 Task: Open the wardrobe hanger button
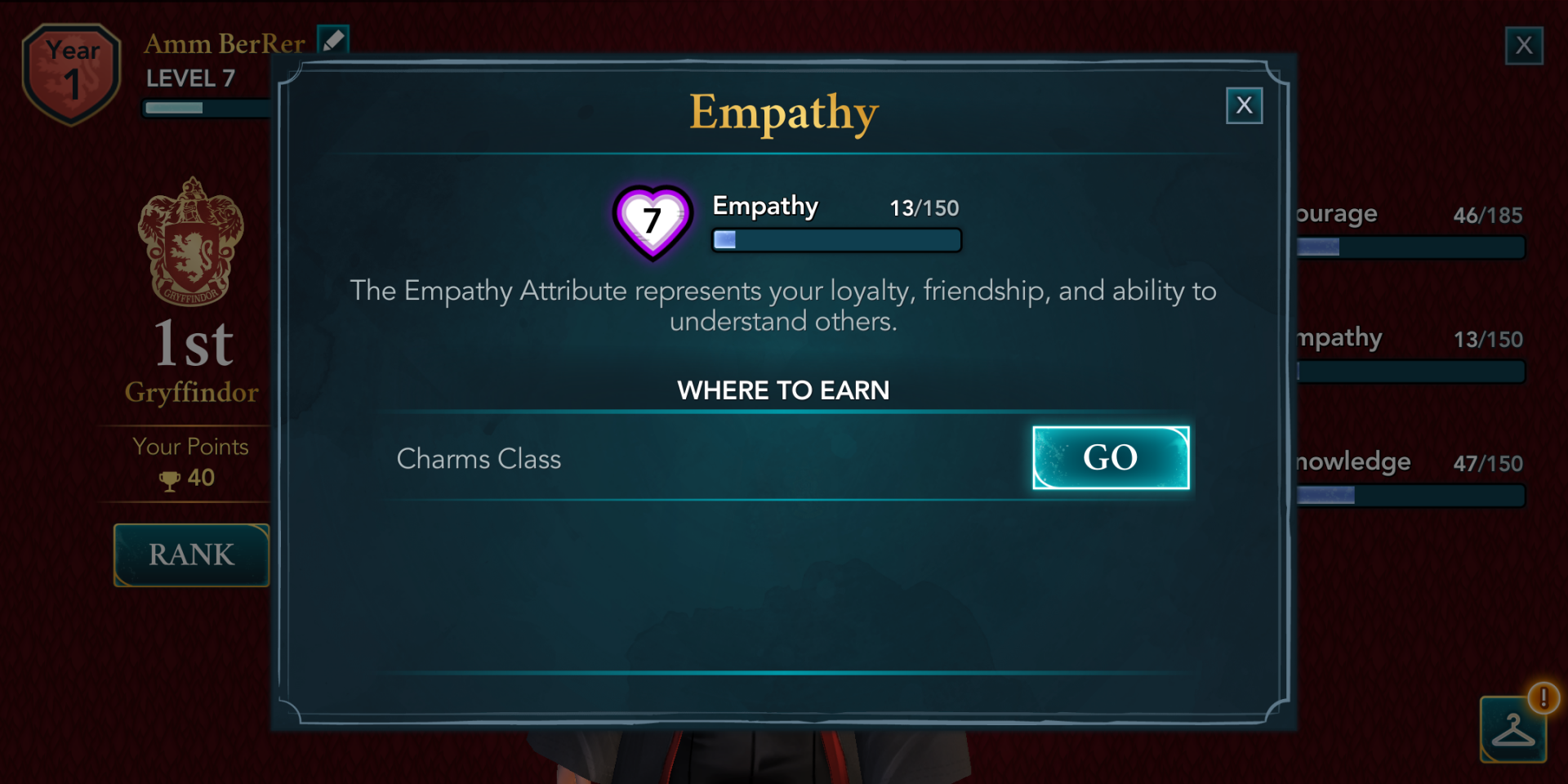[x=1512, y=729]
